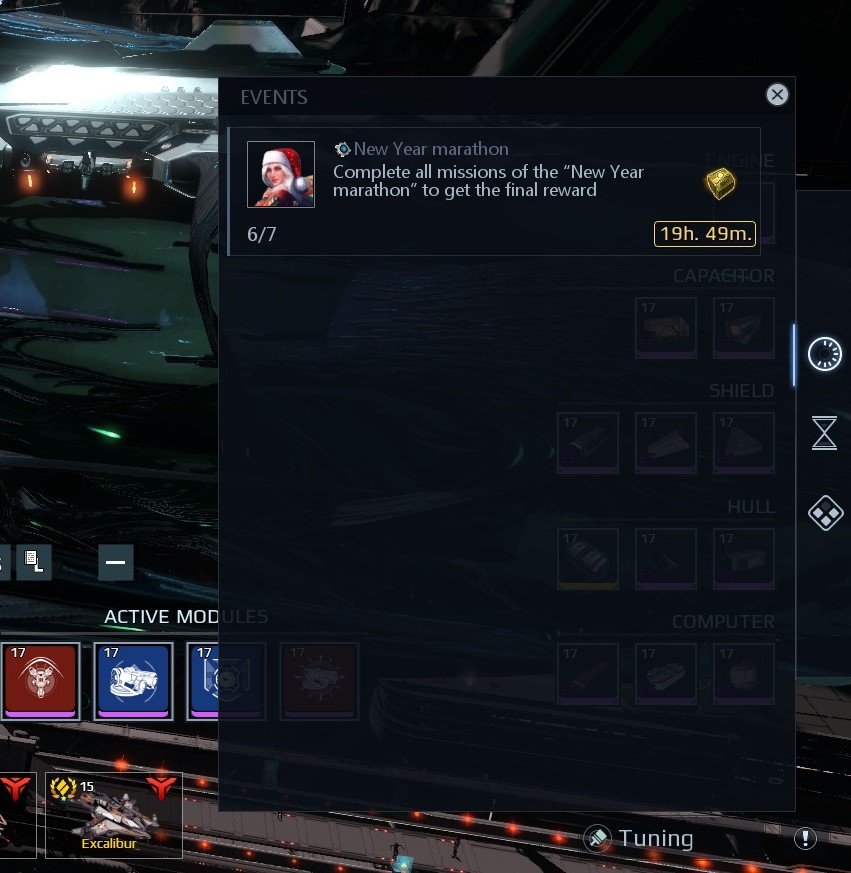The height and width of the screenshot is (873, 851).
Task: Click the exclamation alert icon
Action: coord(804,838)
